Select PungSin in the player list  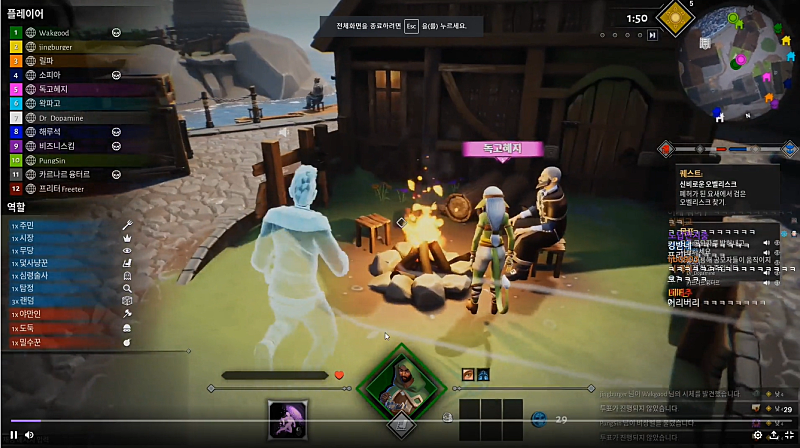click(54, 159)
